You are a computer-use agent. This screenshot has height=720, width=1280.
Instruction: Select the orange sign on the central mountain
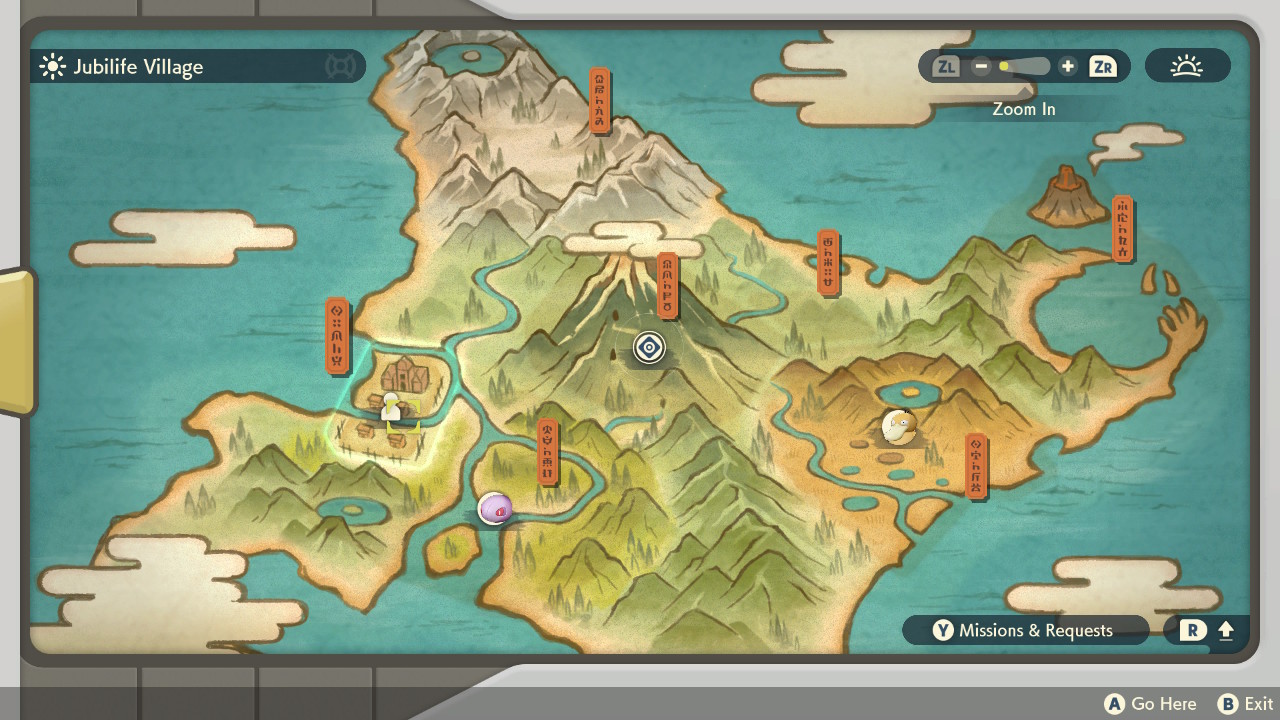pos(667,286)
